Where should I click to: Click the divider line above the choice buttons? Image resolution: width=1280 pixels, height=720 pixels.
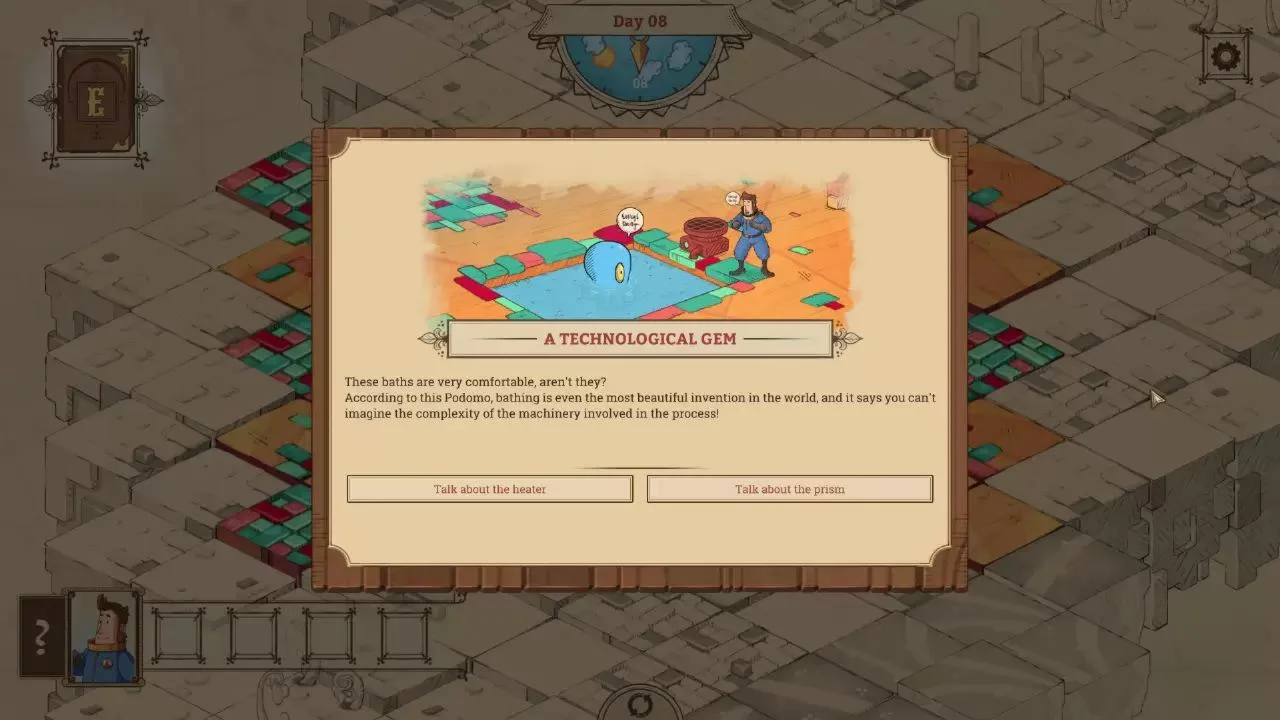click(x=640, y=466)
